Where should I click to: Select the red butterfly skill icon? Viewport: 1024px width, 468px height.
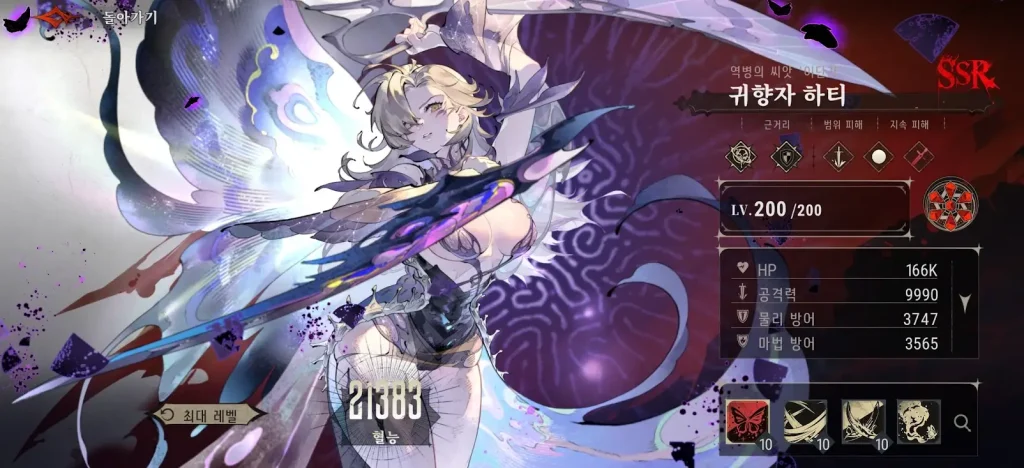click(x=747, y=421)
